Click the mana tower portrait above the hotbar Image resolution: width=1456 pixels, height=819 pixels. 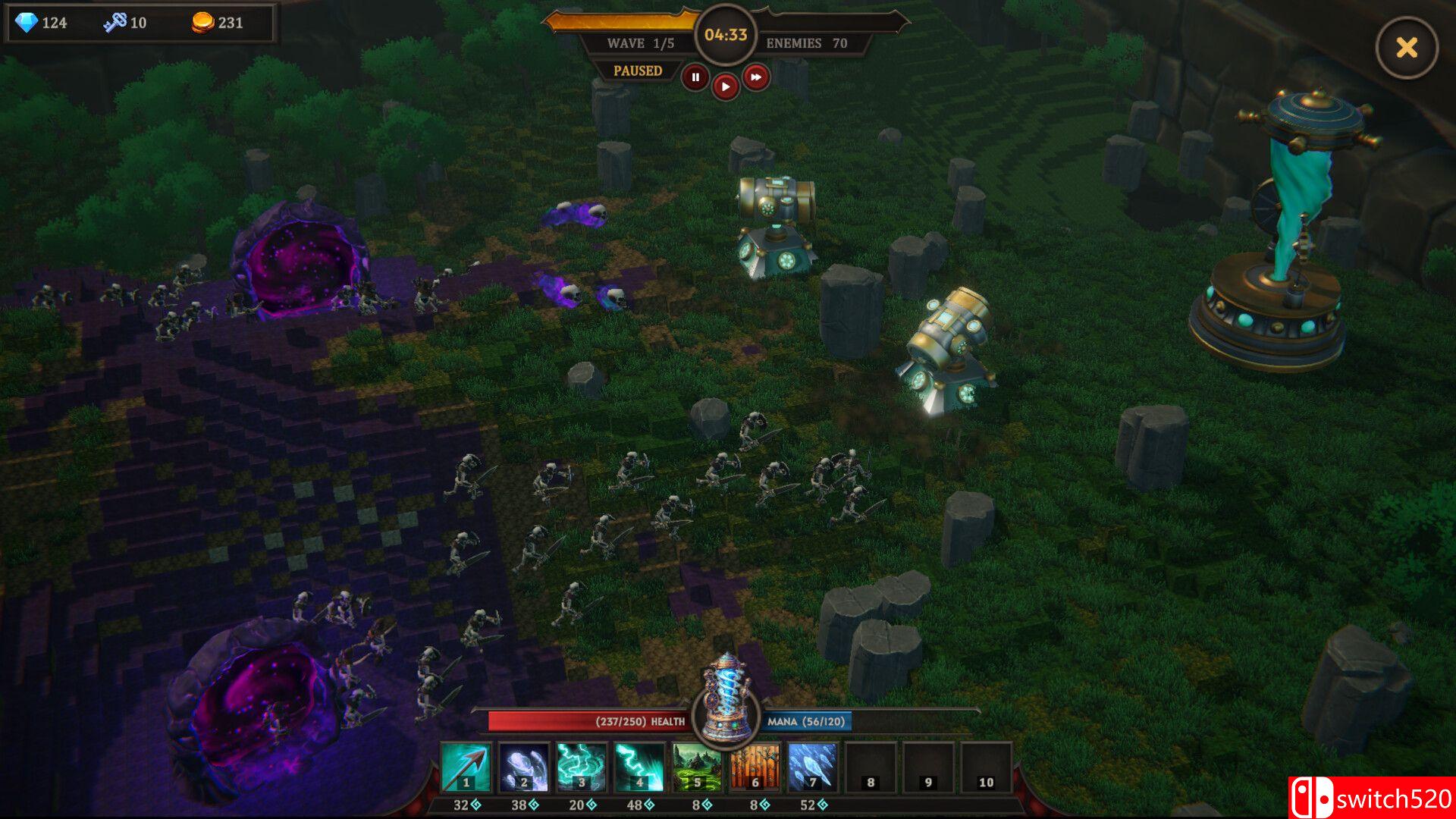(726, 699)
